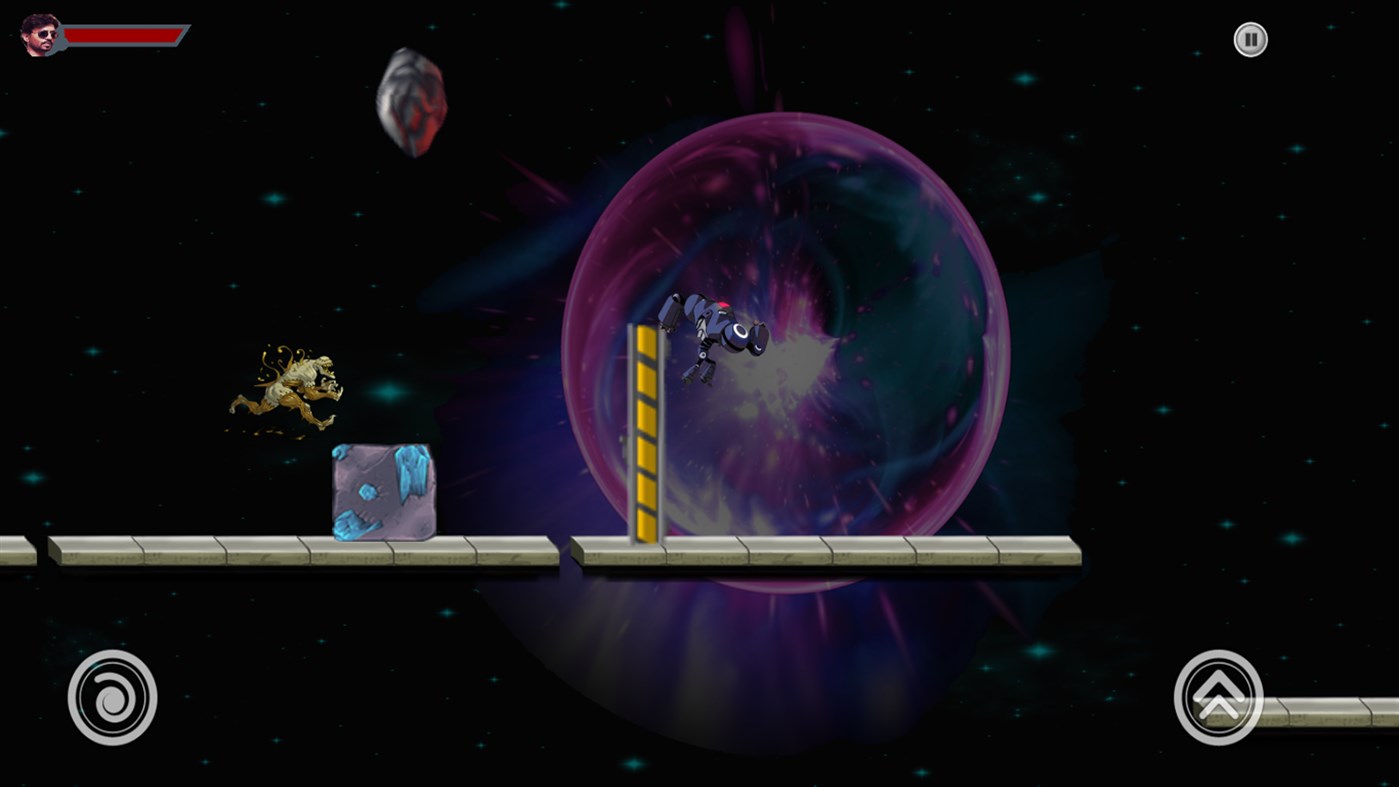Toggle the attack button bottom left

[112, 696]
